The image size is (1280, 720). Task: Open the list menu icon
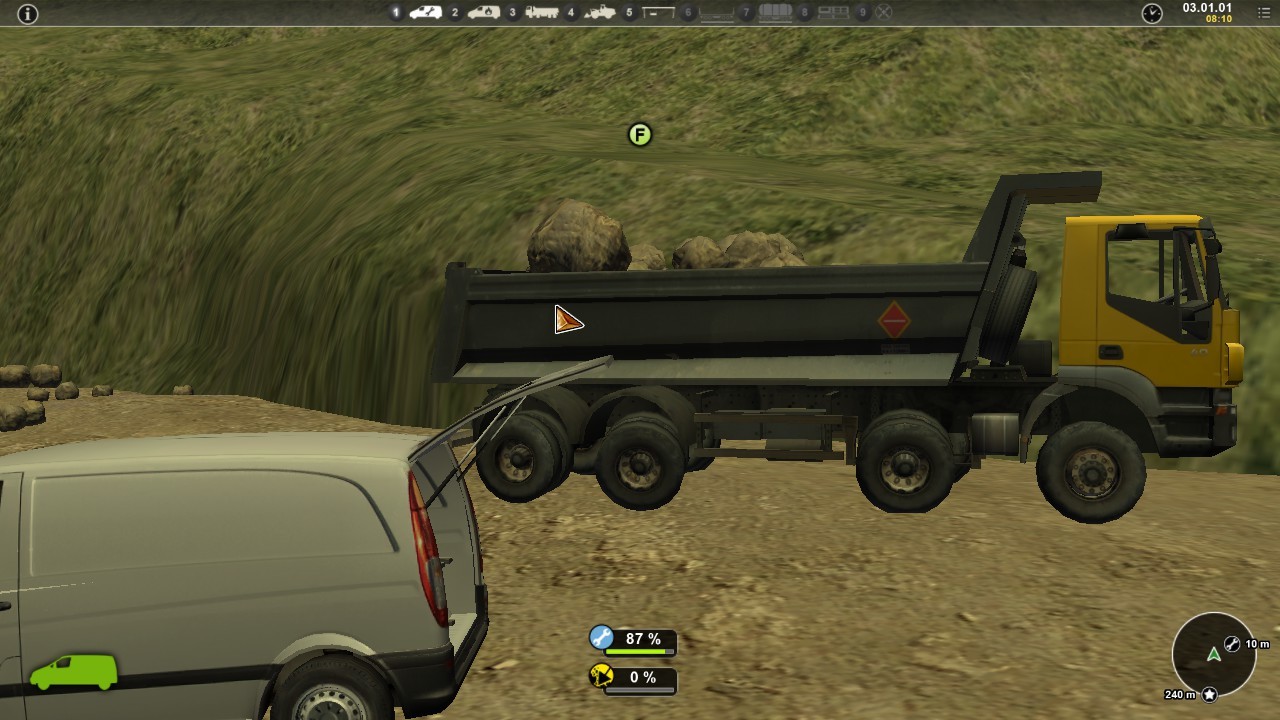pos(1263,13)
